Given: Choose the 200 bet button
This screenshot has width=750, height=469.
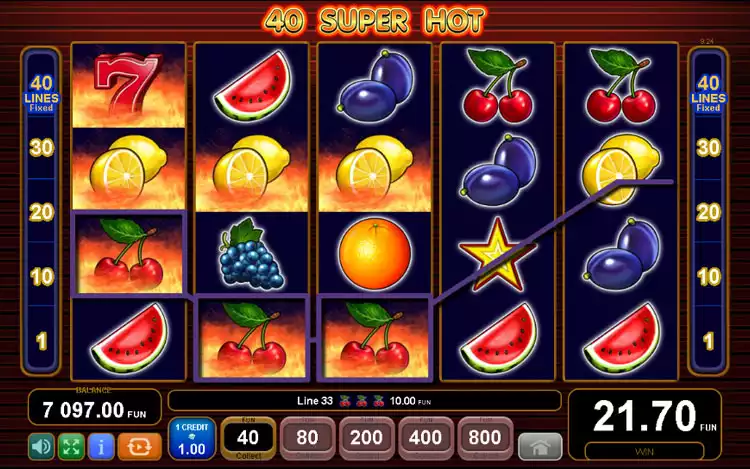Looking at the screenshot, I should [367, 439].
